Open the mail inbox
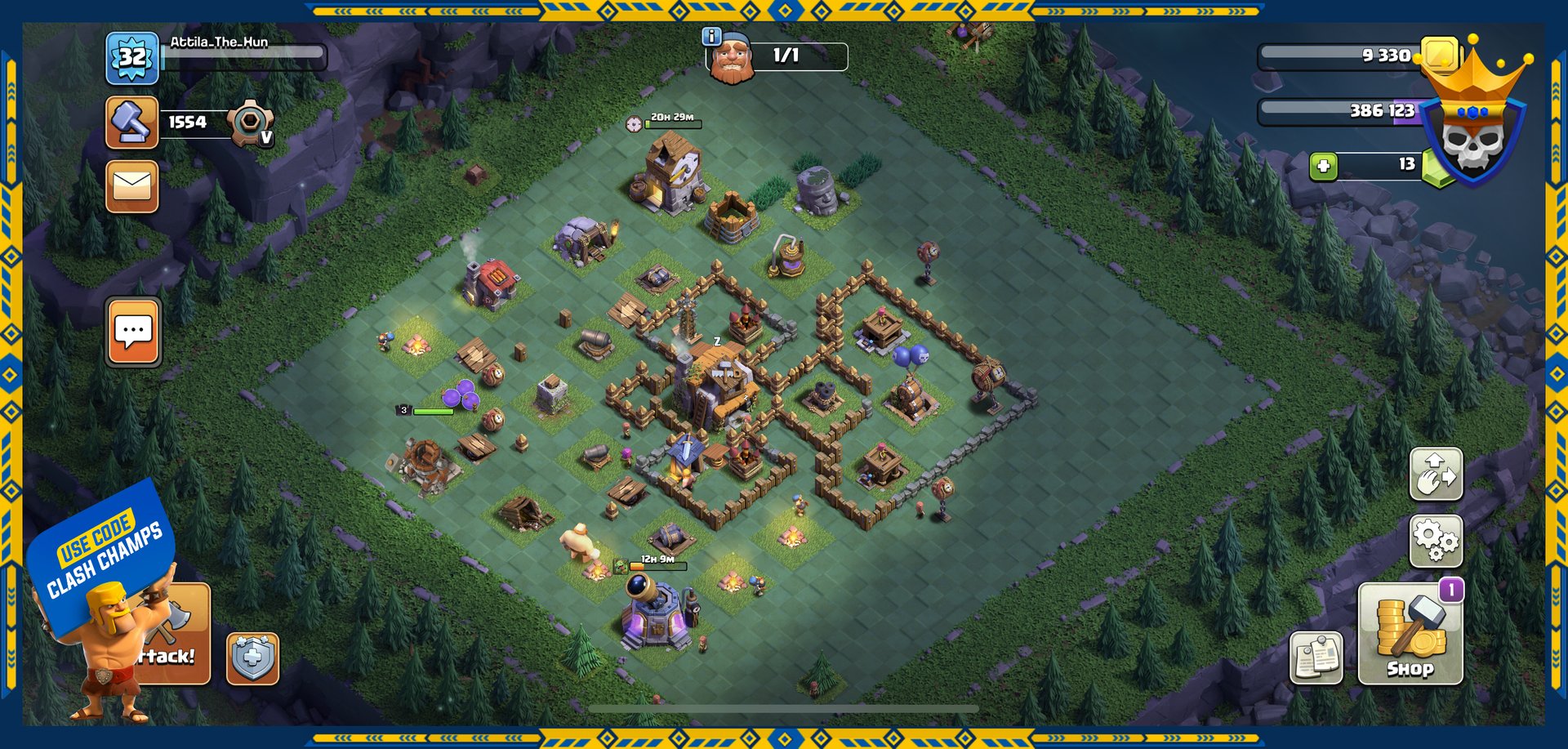Screen dimensions: 1568x749 [131, 187]
